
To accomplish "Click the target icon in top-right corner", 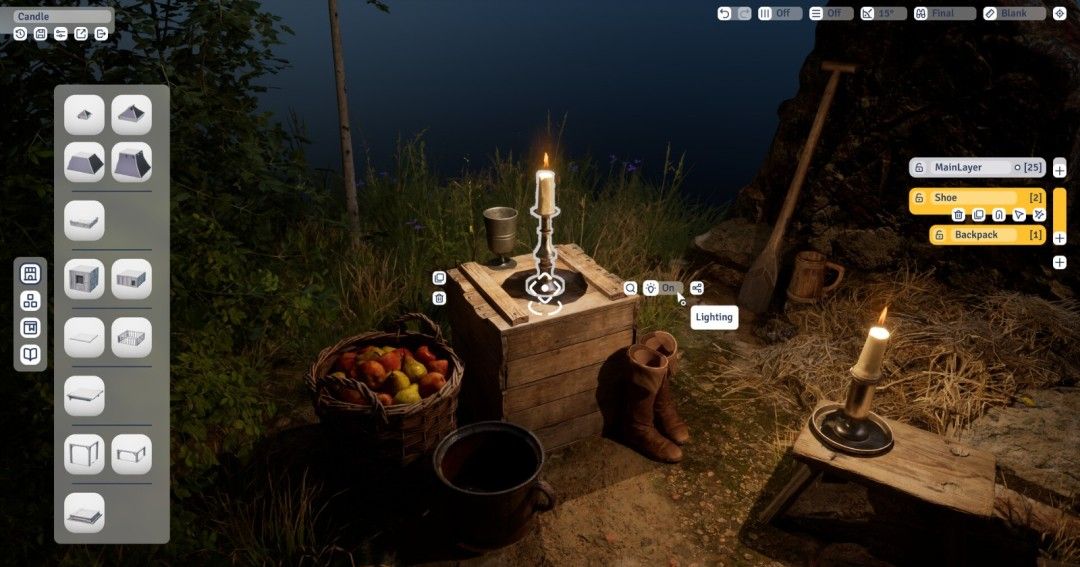I will click(x=1059, y=14).
